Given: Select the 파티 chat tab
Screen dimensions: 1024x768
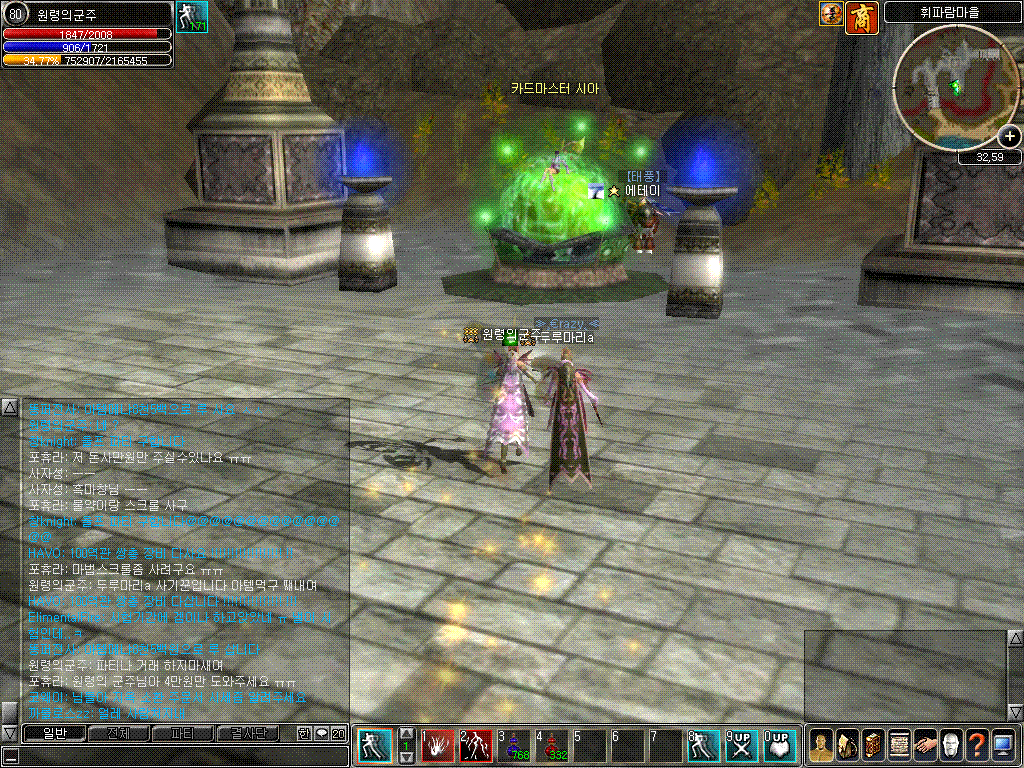Looking at the screenshot, I should click(182, 733).
